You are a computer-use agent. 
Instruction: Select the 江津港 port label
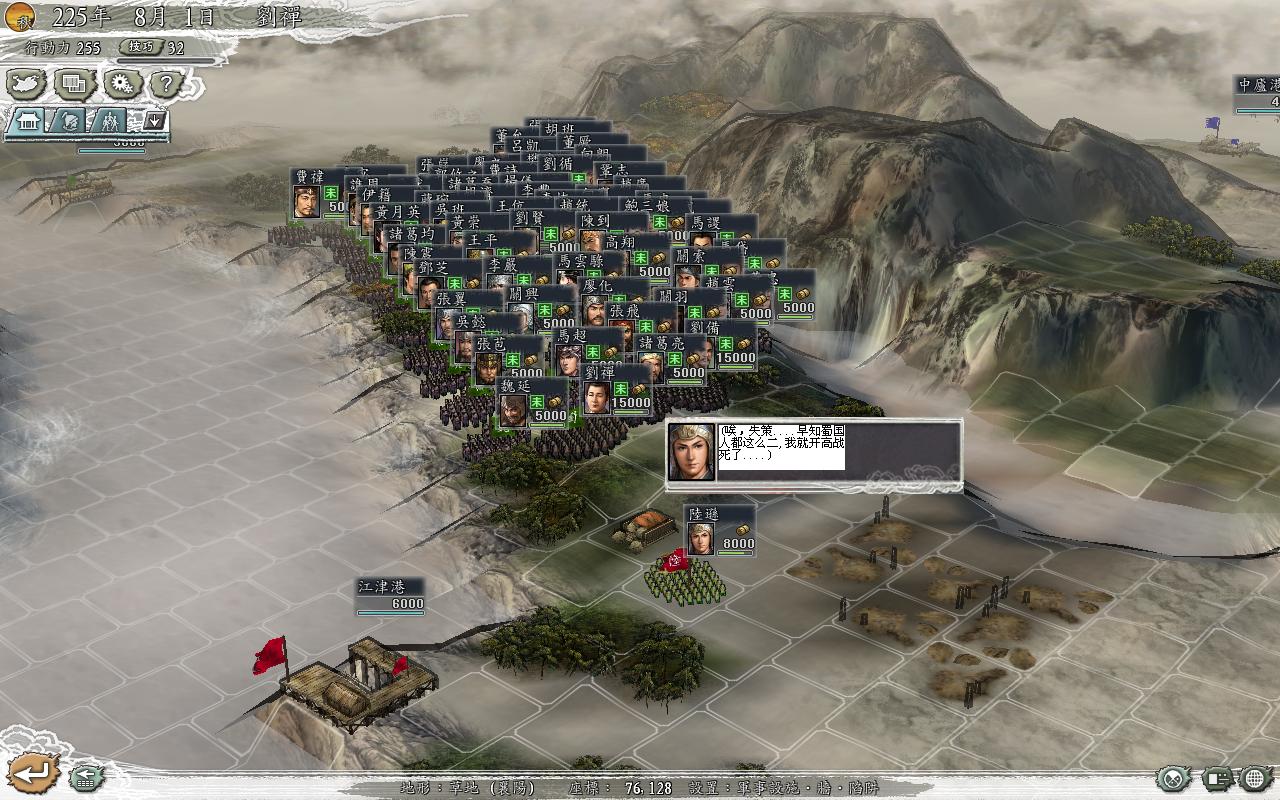(x=391, y=595)
